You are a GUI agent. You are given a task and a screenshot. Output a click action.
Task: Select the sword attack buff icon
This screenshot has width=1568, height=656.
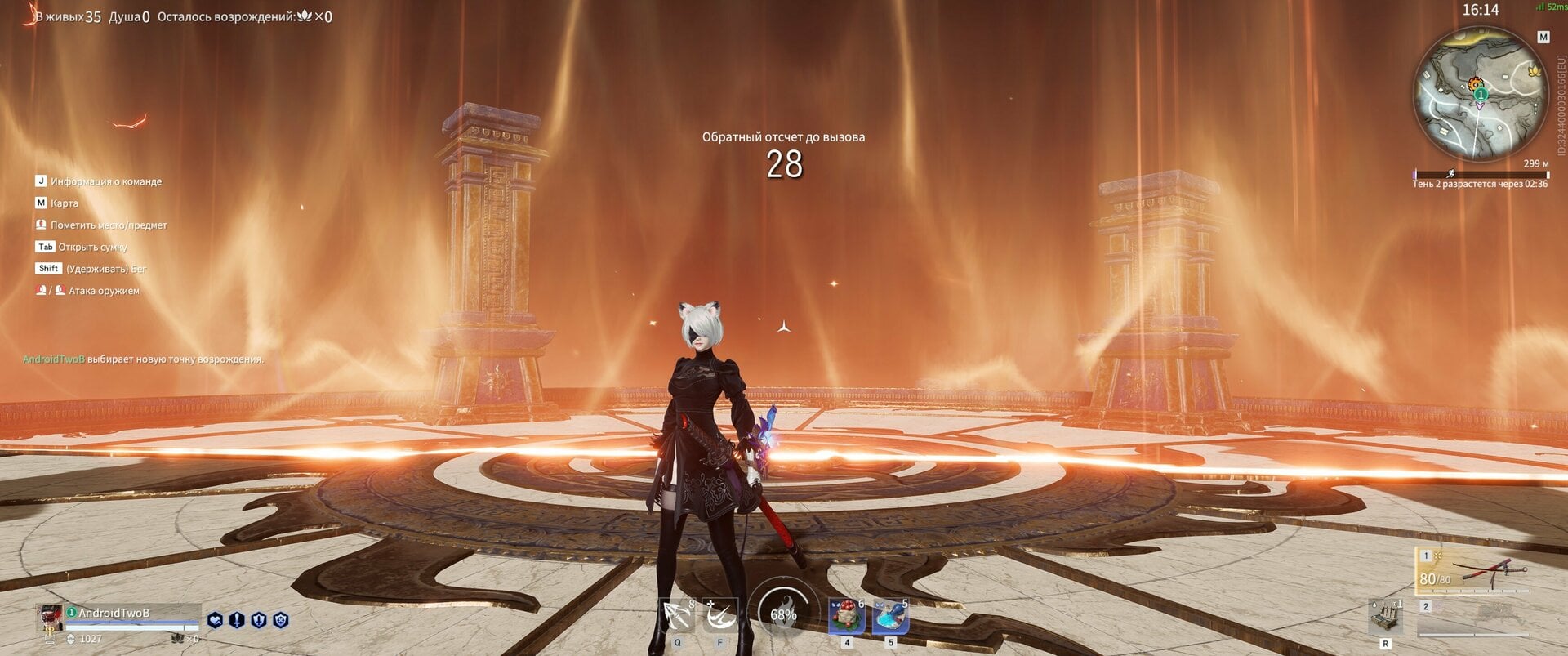click(237, 620)
